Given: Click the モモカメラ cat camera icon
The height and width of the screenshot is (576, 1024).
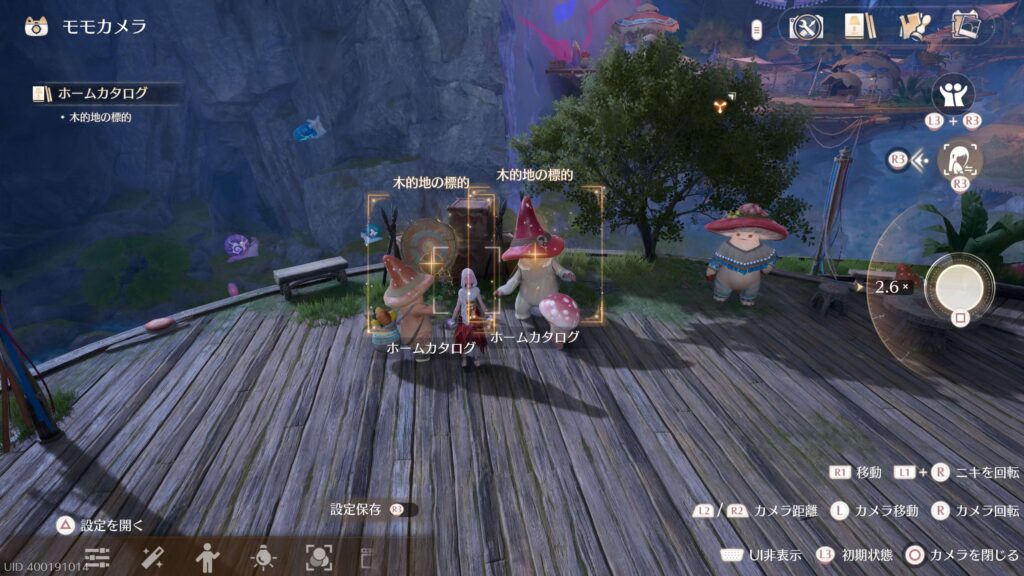Looking at the screenshot, I should 36,26.
